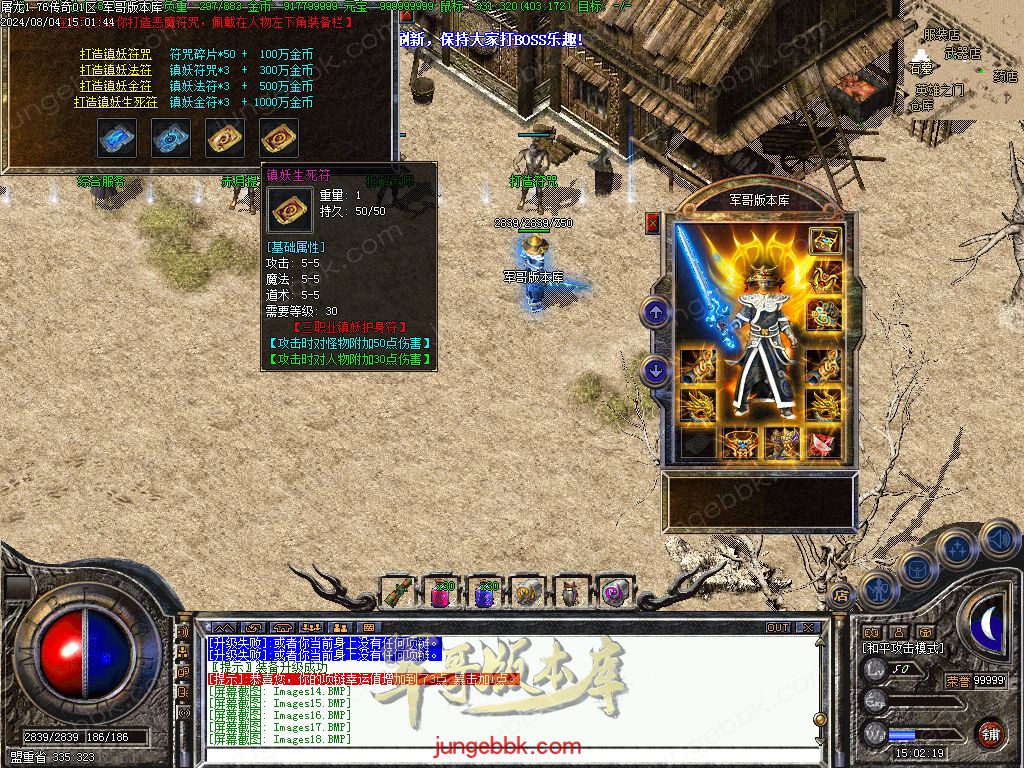This screenshot has width=1024, height=768.
Task: Go to next equipment page with down arrow
Action: (656, 371)
